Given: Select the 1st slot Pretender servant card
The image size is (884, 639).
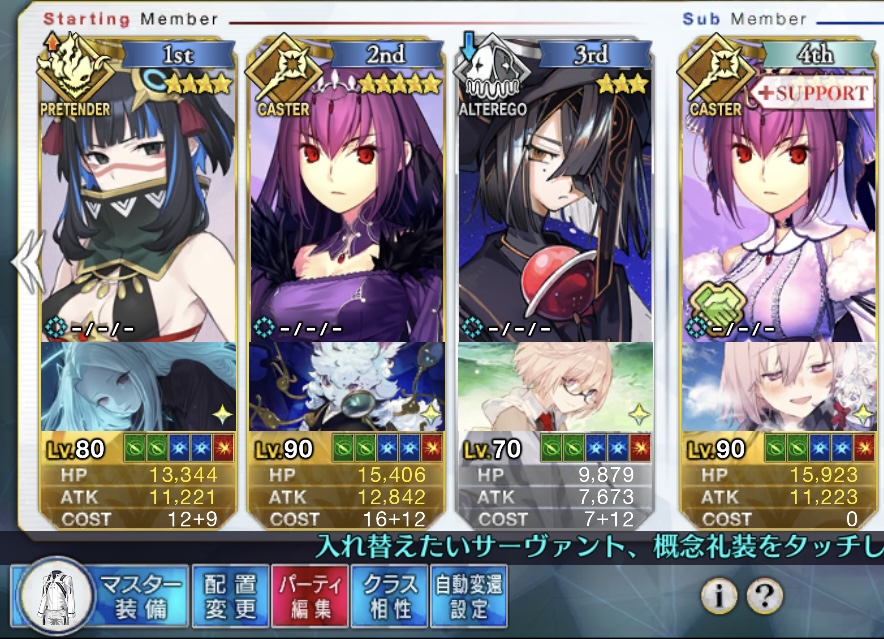Looking at the screenshot, I should tap(139, 200).
